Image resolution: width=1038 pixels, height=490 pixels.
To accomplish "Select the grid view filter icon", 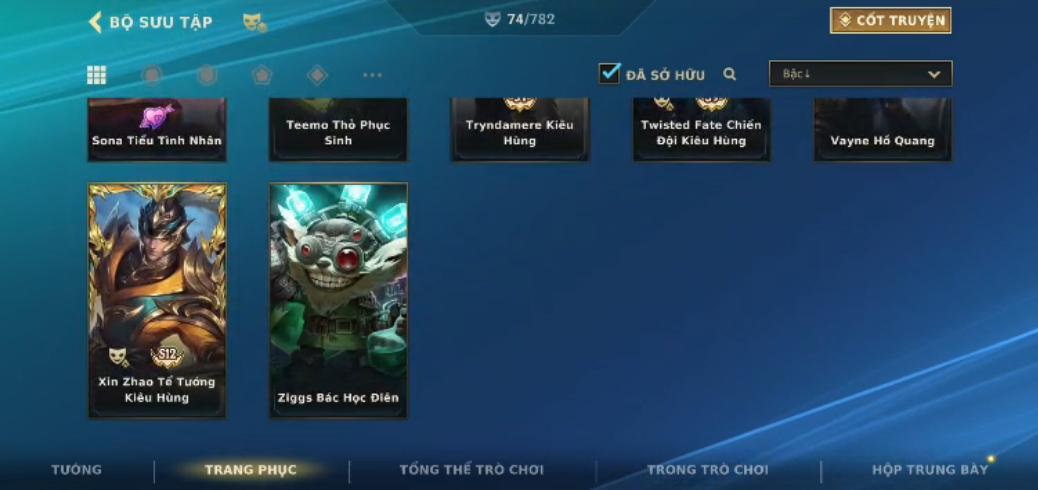I will 97,75.
